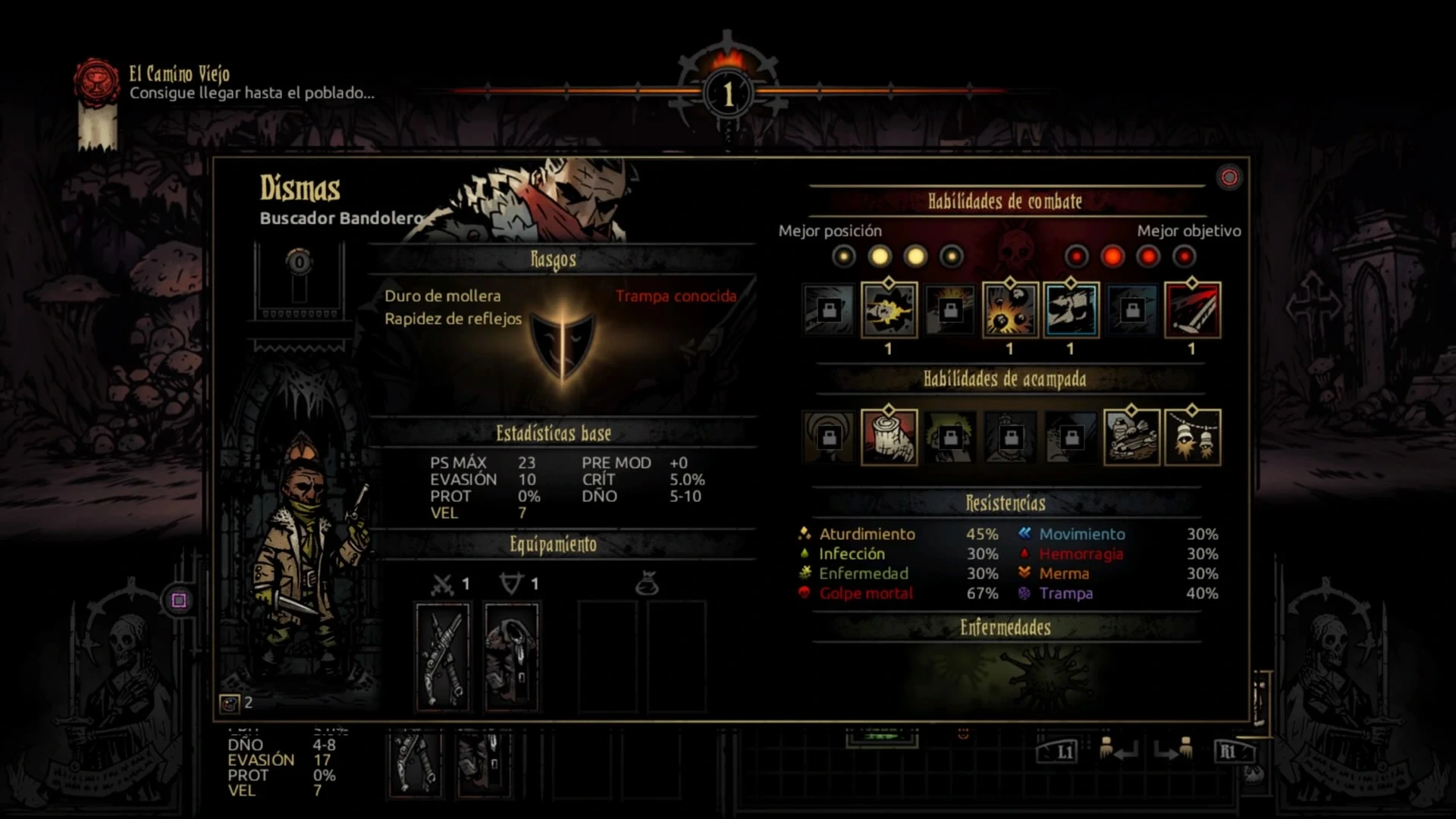
Task: Open the coat armor equipment slot
Action: coord(512,657)
